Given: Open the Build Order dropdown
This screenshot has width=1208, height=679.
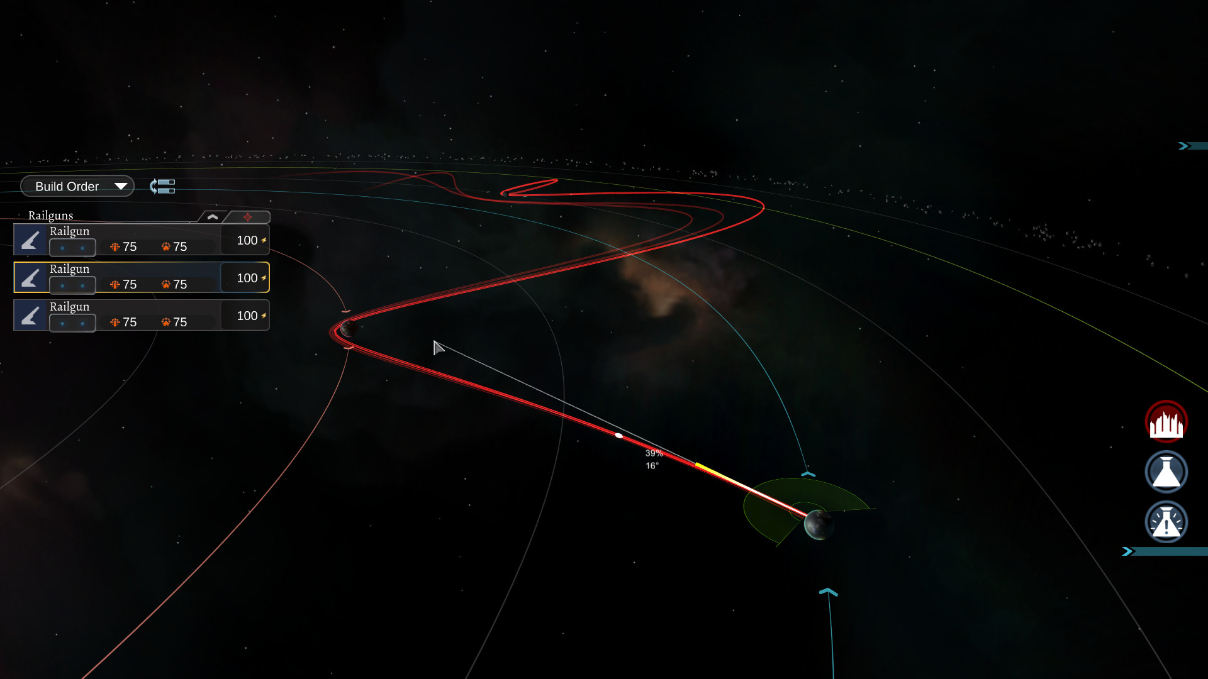Looking at the screenshot, I should 77,186.
